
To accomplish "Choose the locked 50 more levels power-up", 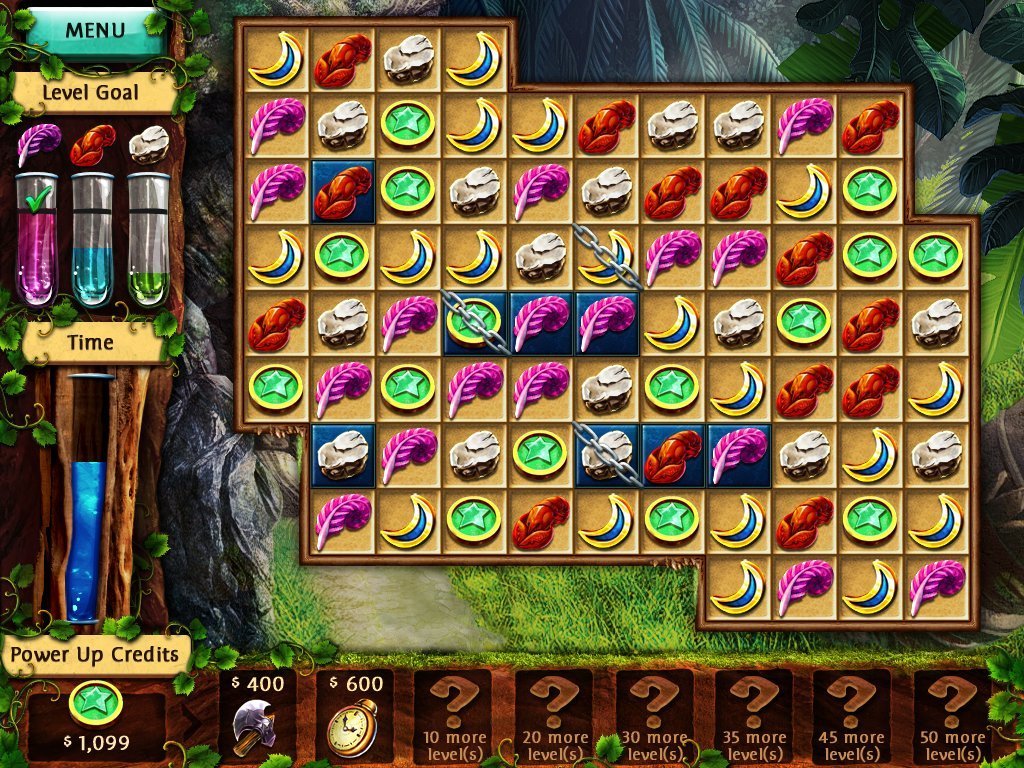I will 951,716.
